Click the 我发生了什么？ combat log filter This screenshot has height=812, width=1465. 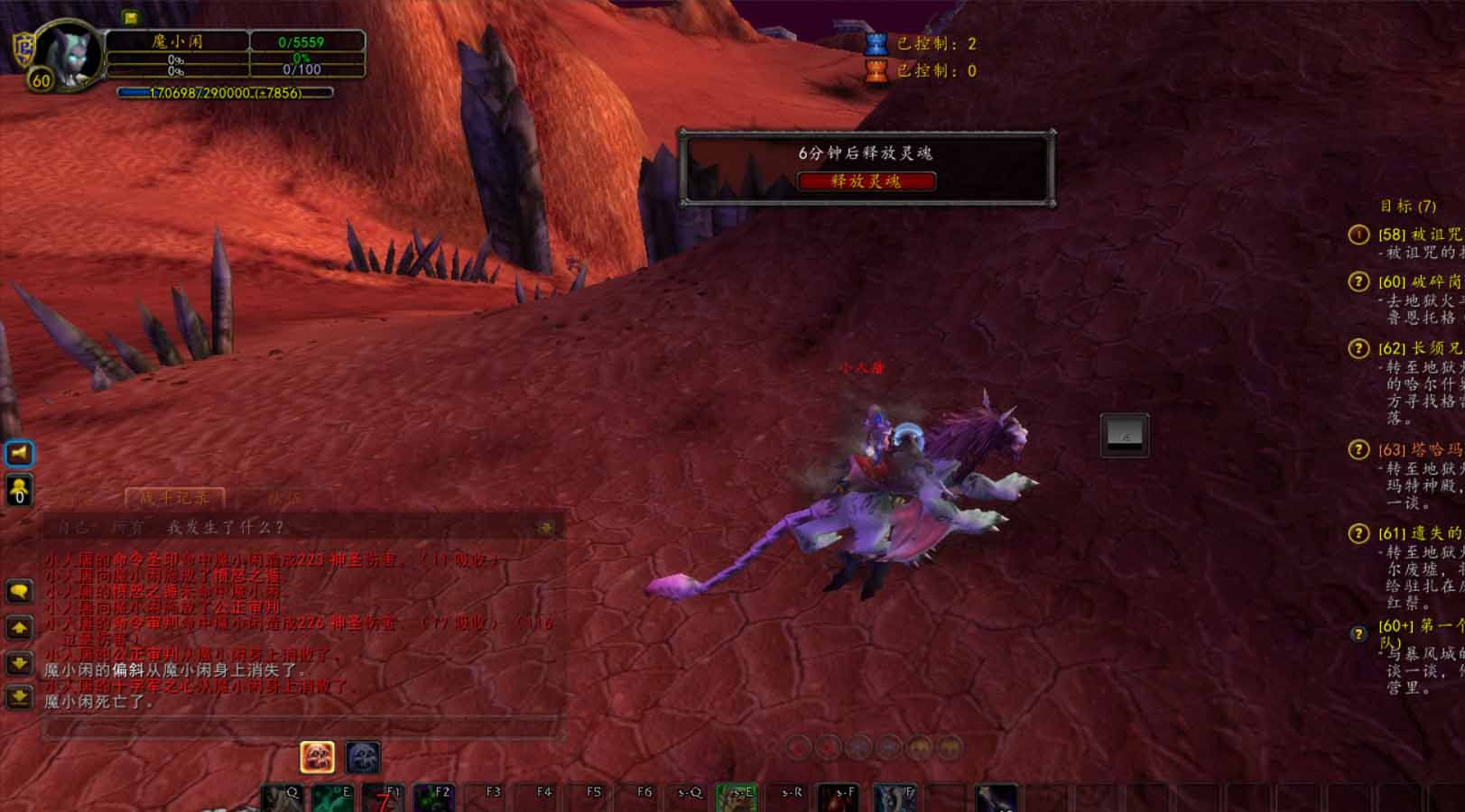[x=226, y=527]
